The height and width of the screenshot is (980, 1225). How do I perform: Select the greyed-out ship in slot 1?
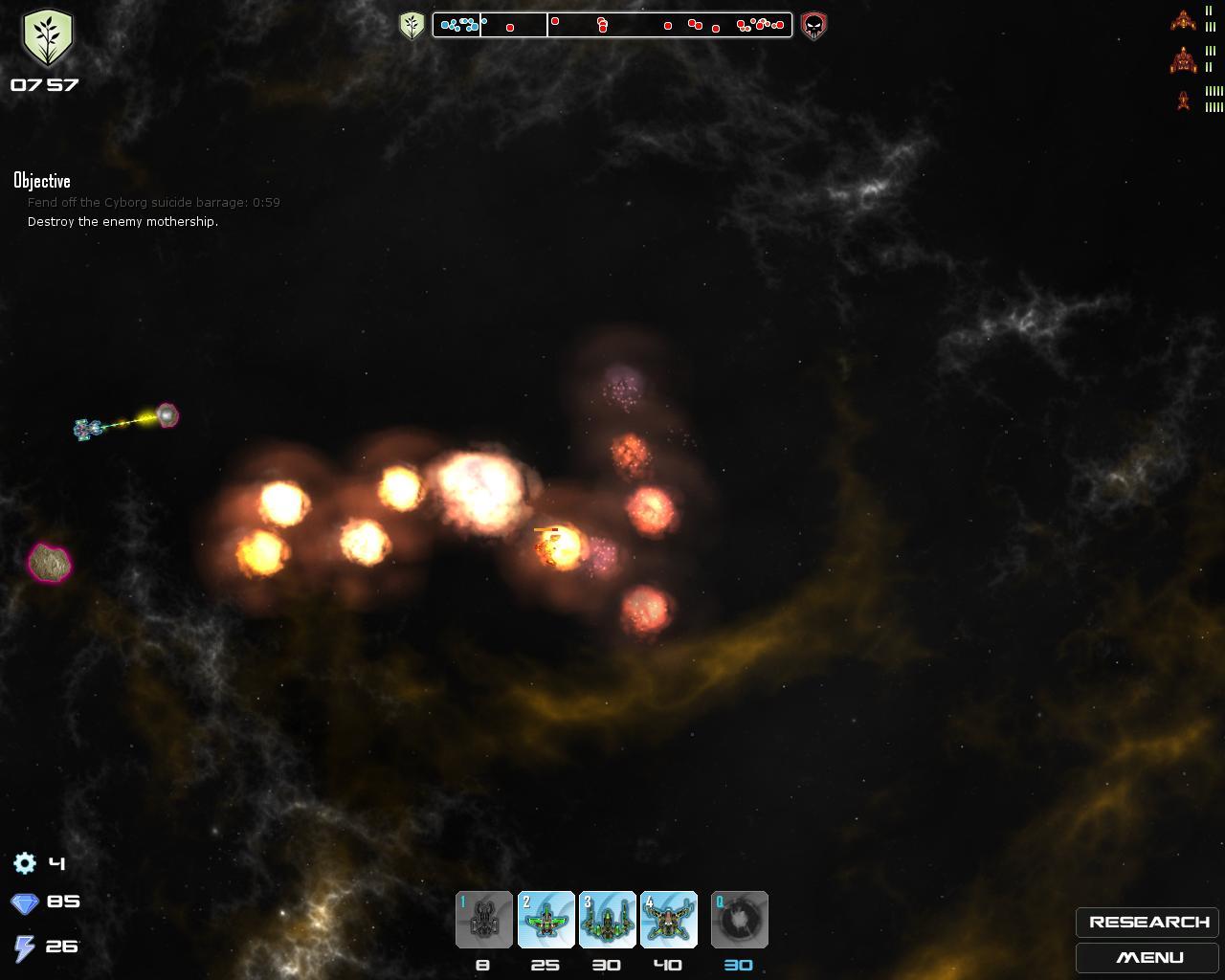[484, 920]
